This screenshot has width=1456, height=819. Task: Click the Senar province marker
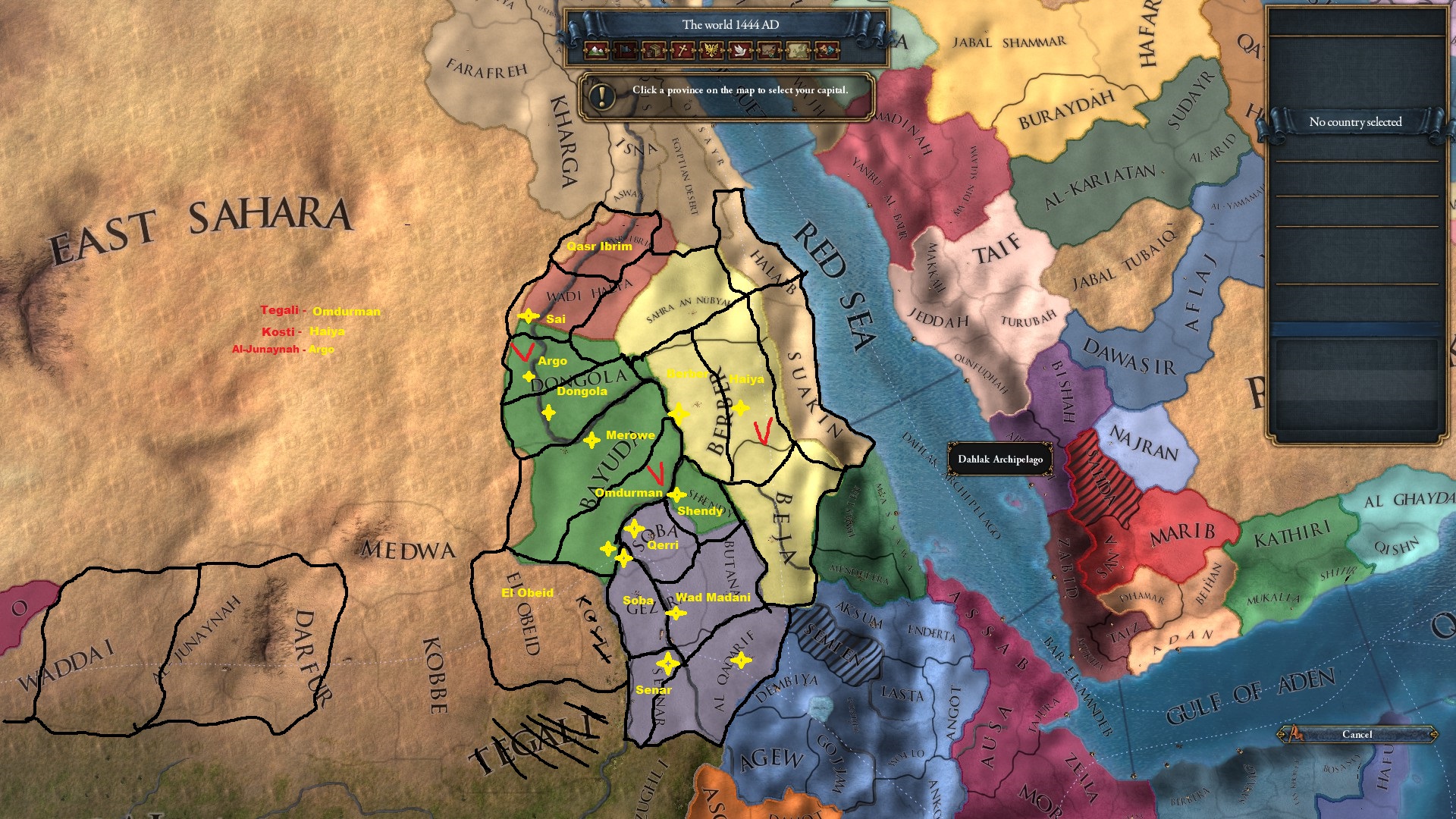668,664
